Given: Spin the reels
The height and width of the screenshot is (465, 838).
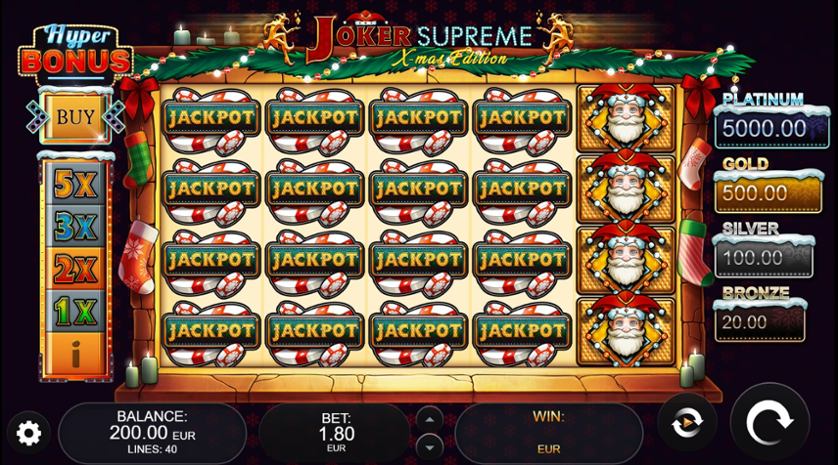Looking at the screenshot, I should click(768, 424).
